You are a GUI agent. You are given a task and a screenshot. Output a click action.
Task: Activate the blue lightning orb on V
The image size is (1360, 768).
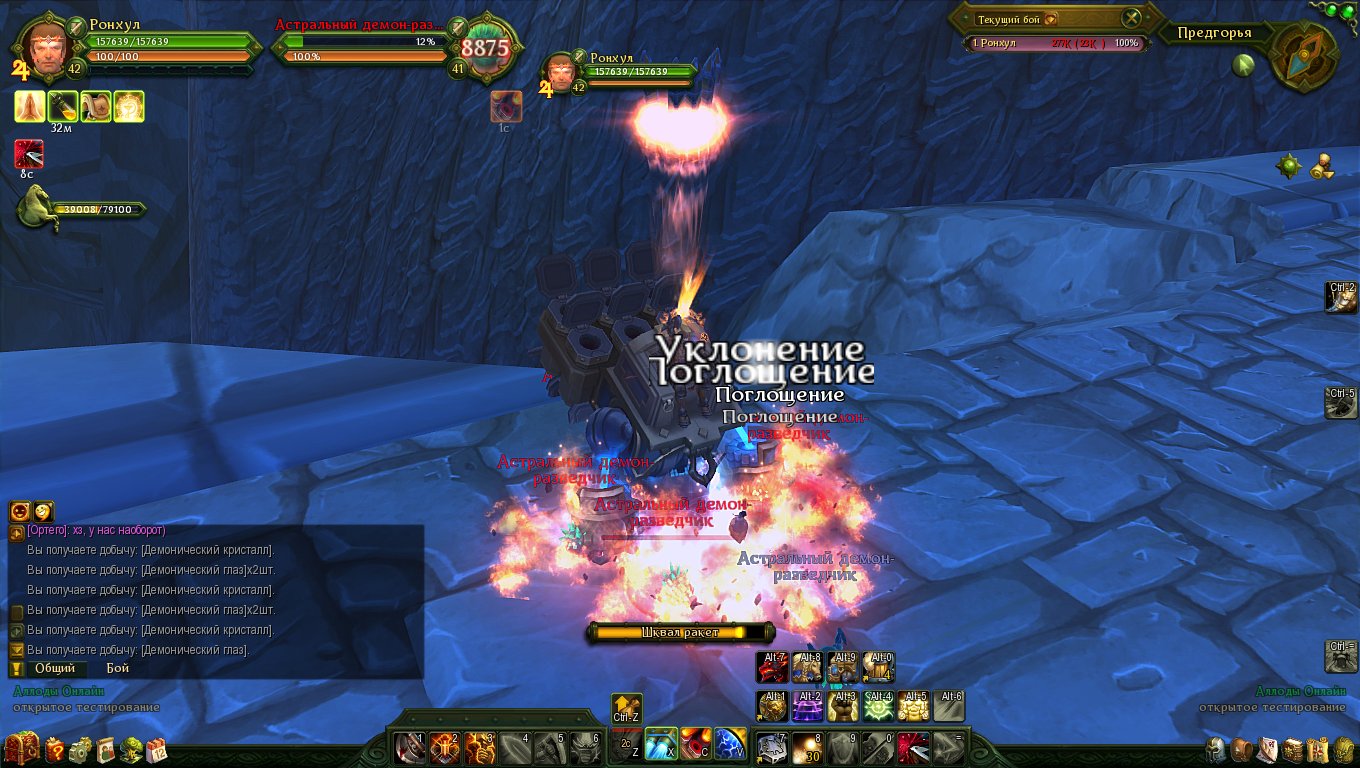[x=730, y=745]
